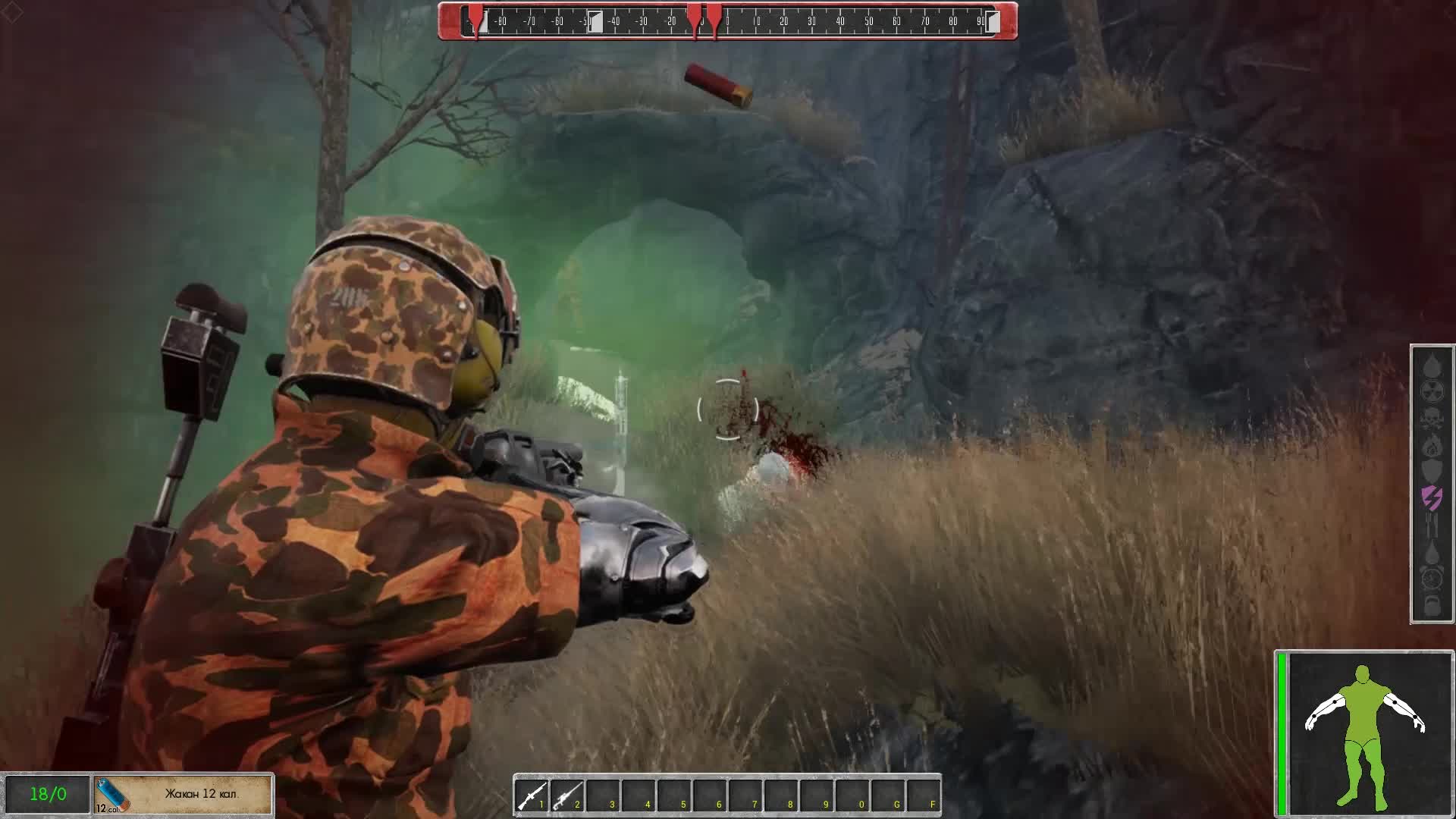Viewport: 1456px width, 819px height.
Task: Select the gray shield armor icon
Action: pos(1432,469)
